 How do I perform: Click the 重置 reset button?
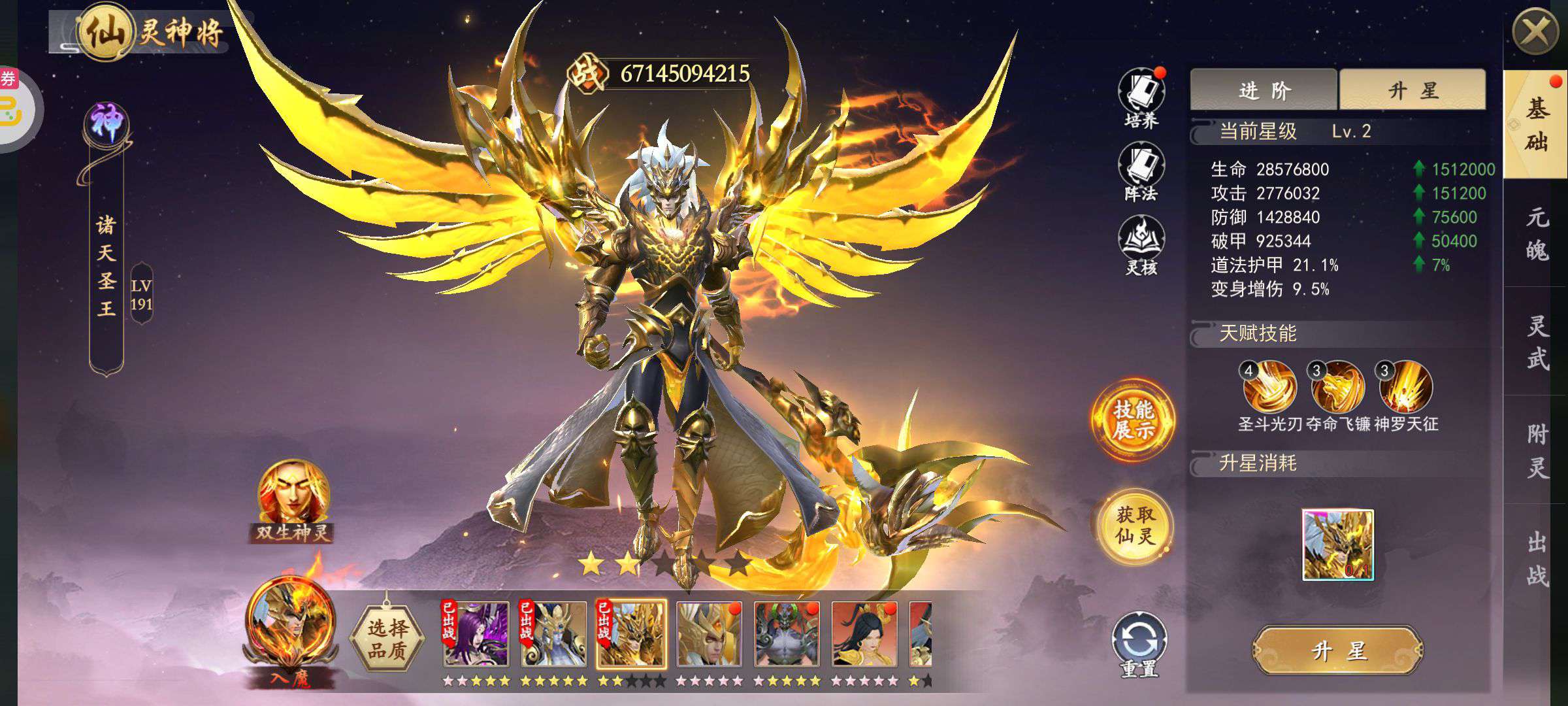click(x=1139, y=644)
